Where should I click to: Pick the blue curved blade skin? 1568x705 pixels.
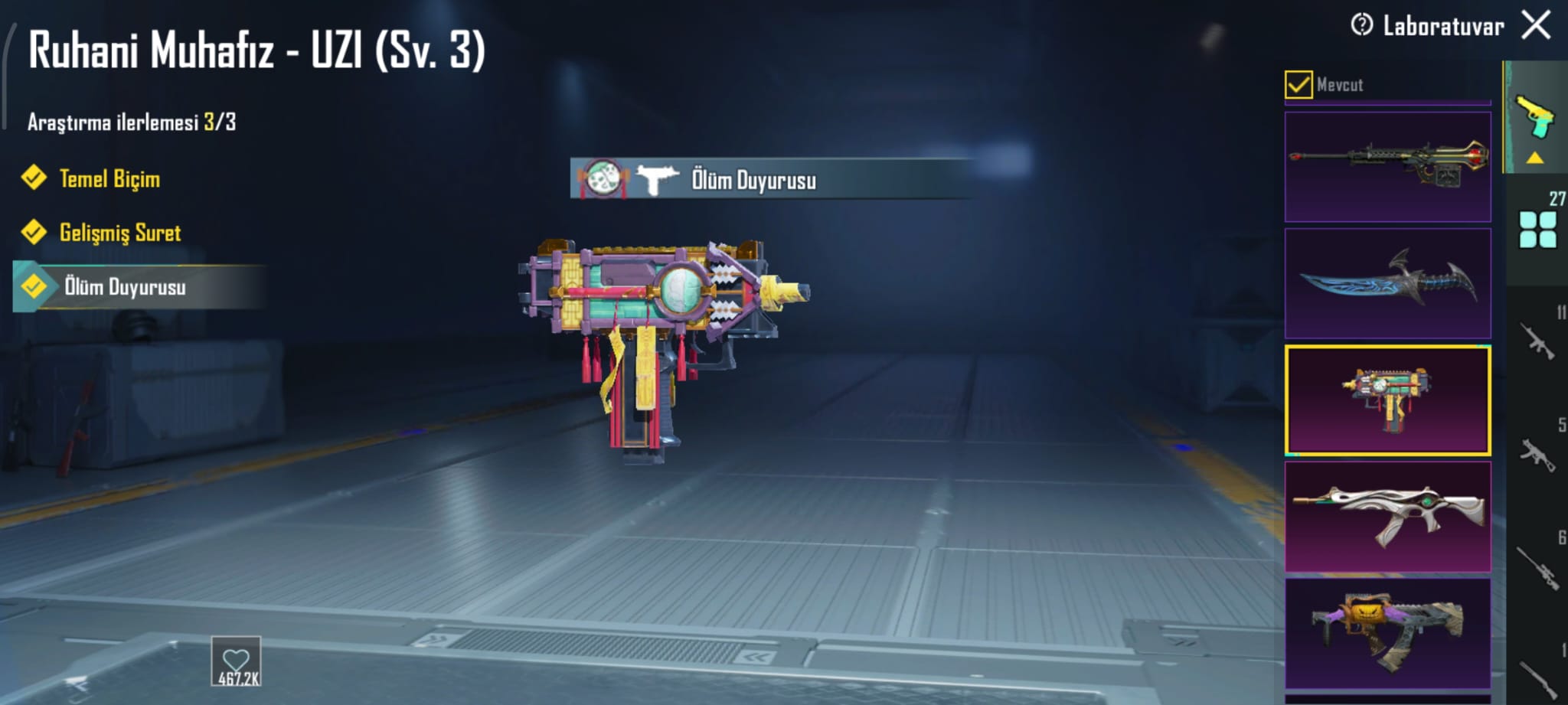point(1387,283)
